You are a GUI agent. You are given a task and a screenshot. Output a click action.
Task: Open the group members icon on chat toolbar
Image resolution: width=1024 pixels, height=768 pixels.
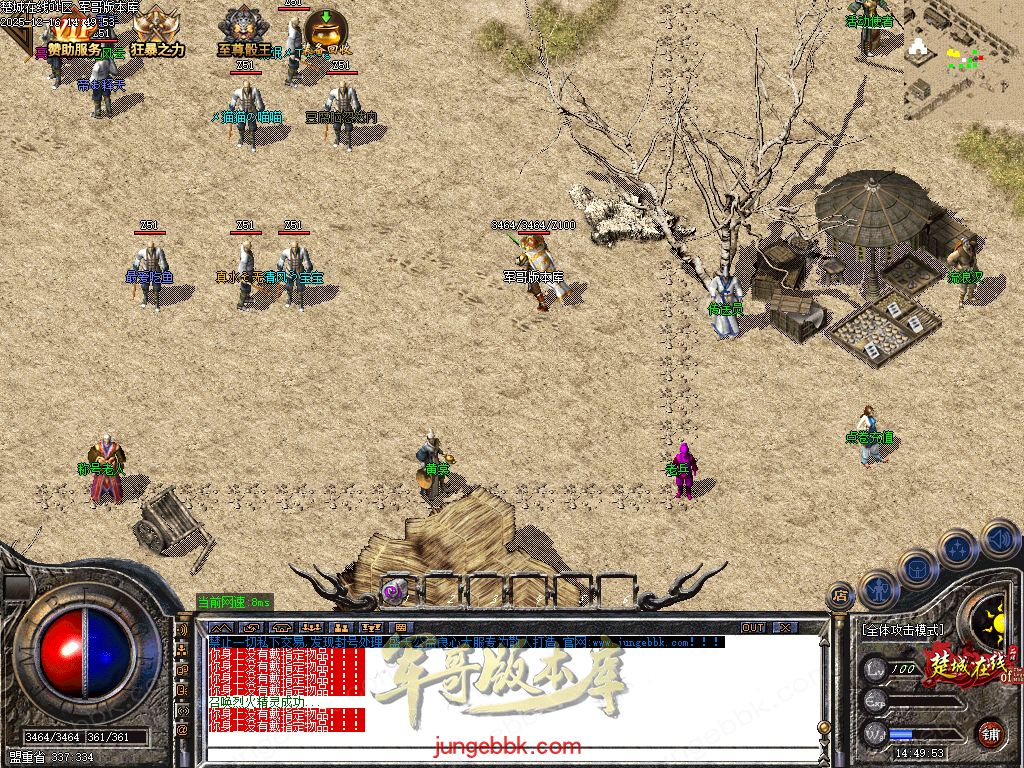click(311, 627)
